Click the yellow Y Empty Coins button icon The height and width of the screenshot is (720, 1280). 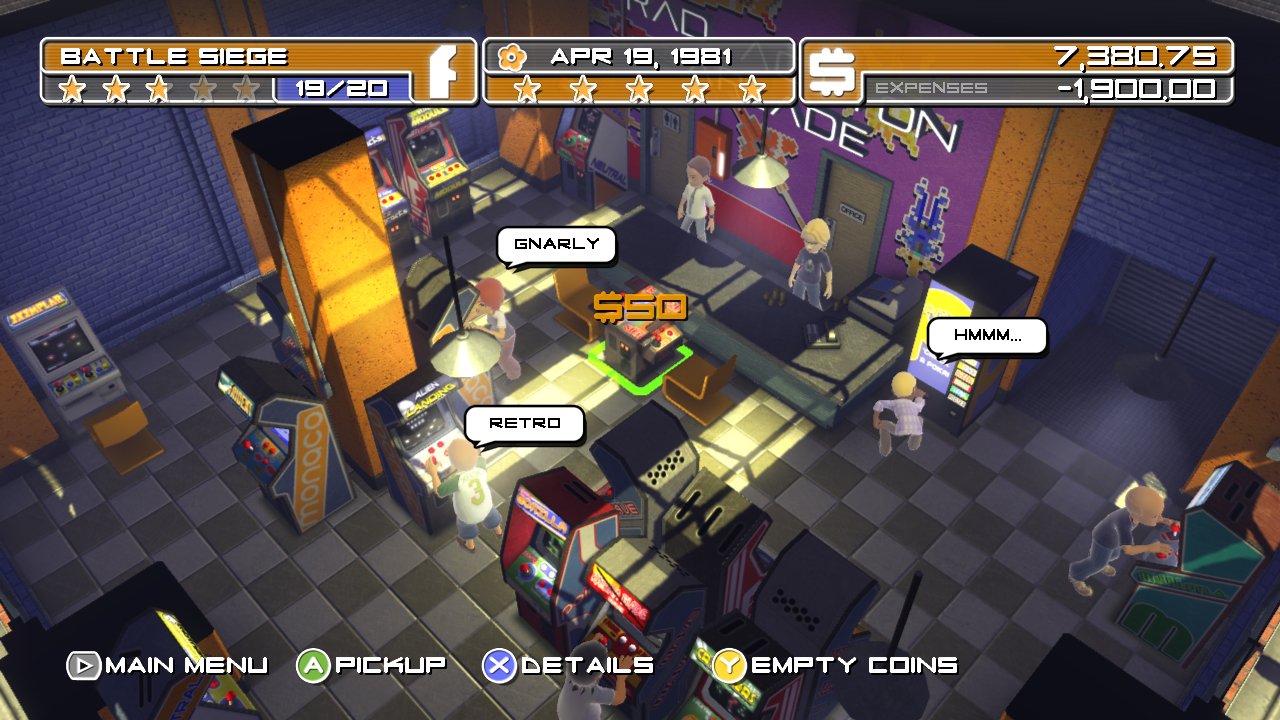[728, 663]
